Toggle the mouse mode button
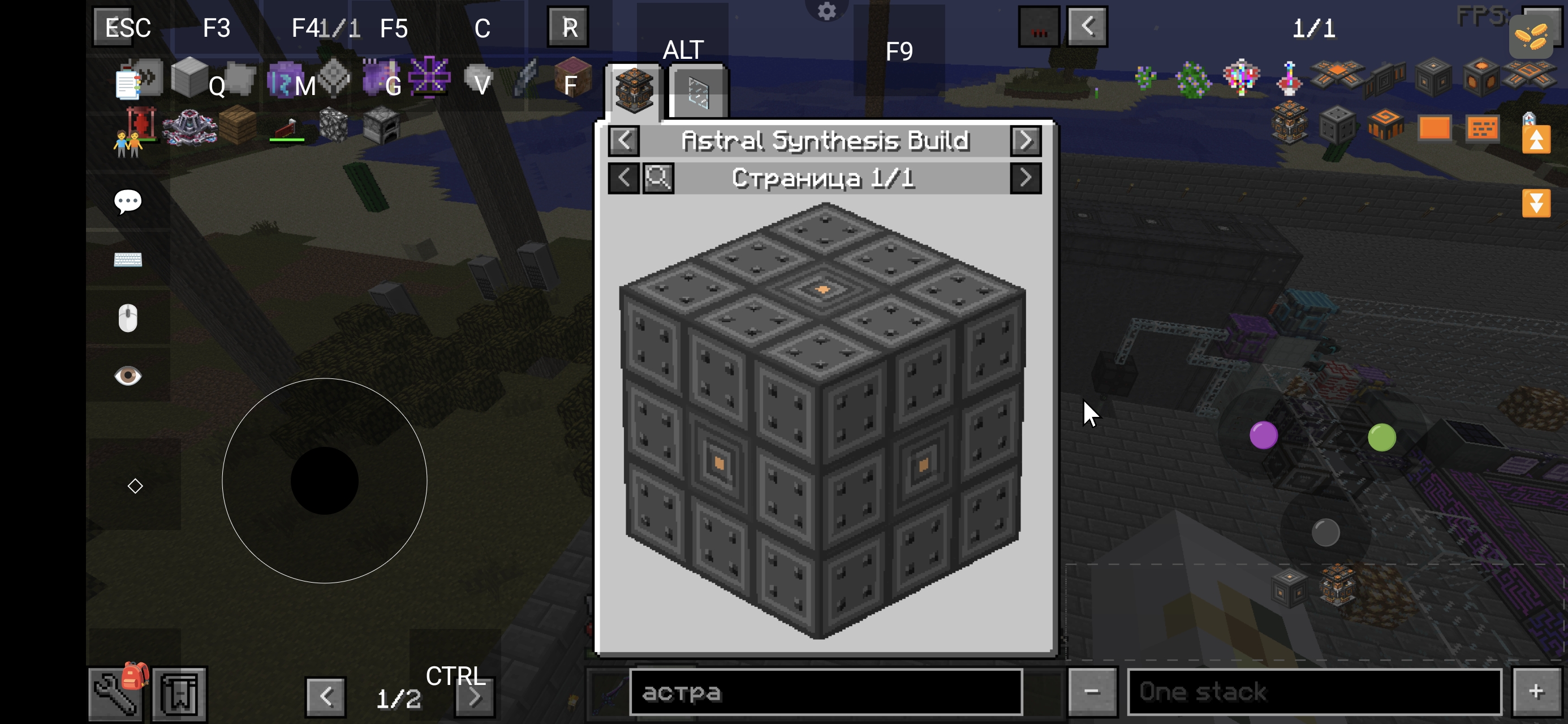Screen dimensions: 1568x724 (x=128, y=318)
